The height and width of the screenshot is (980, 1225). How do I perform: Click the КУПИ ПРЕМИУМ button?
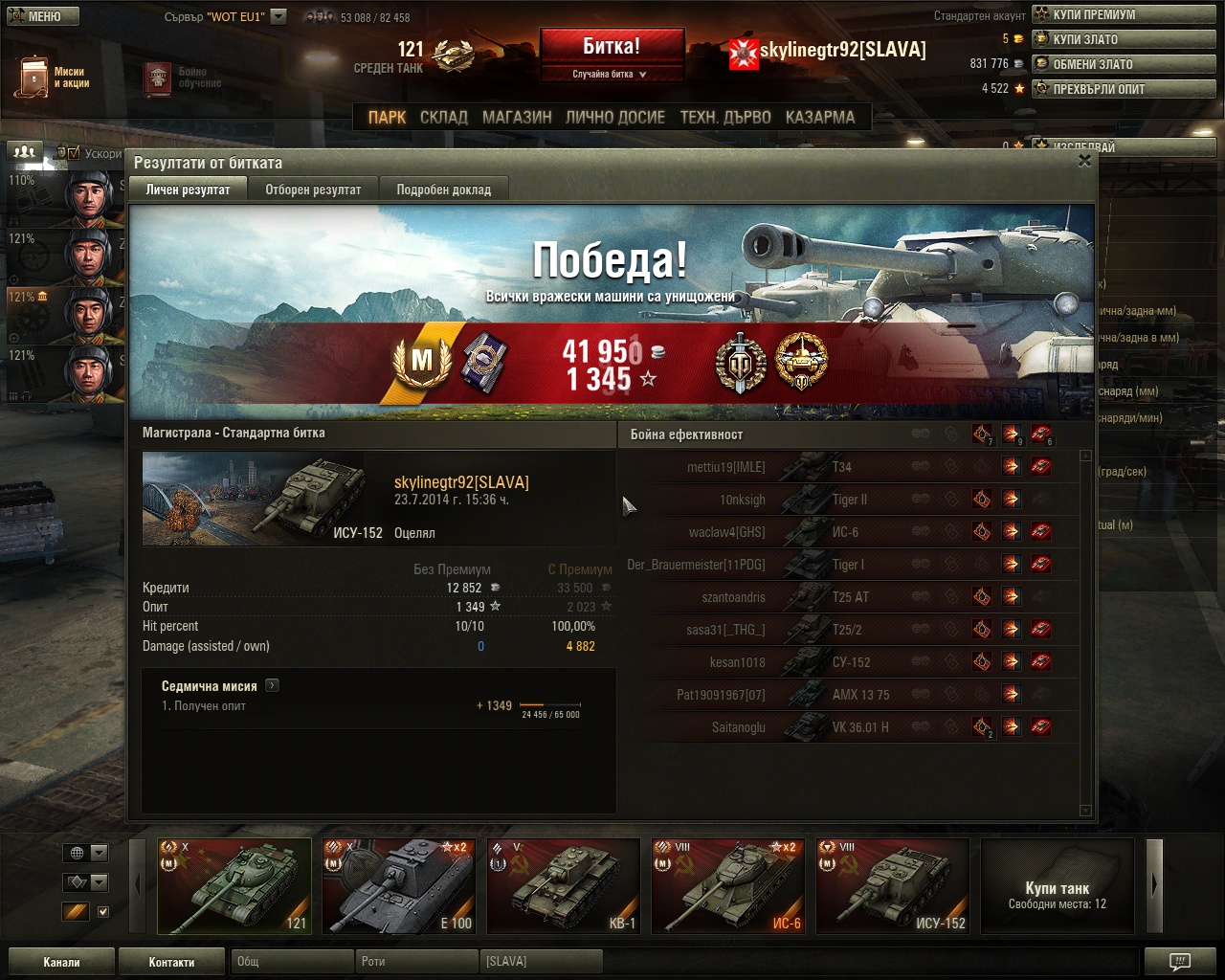point(1124,14)
